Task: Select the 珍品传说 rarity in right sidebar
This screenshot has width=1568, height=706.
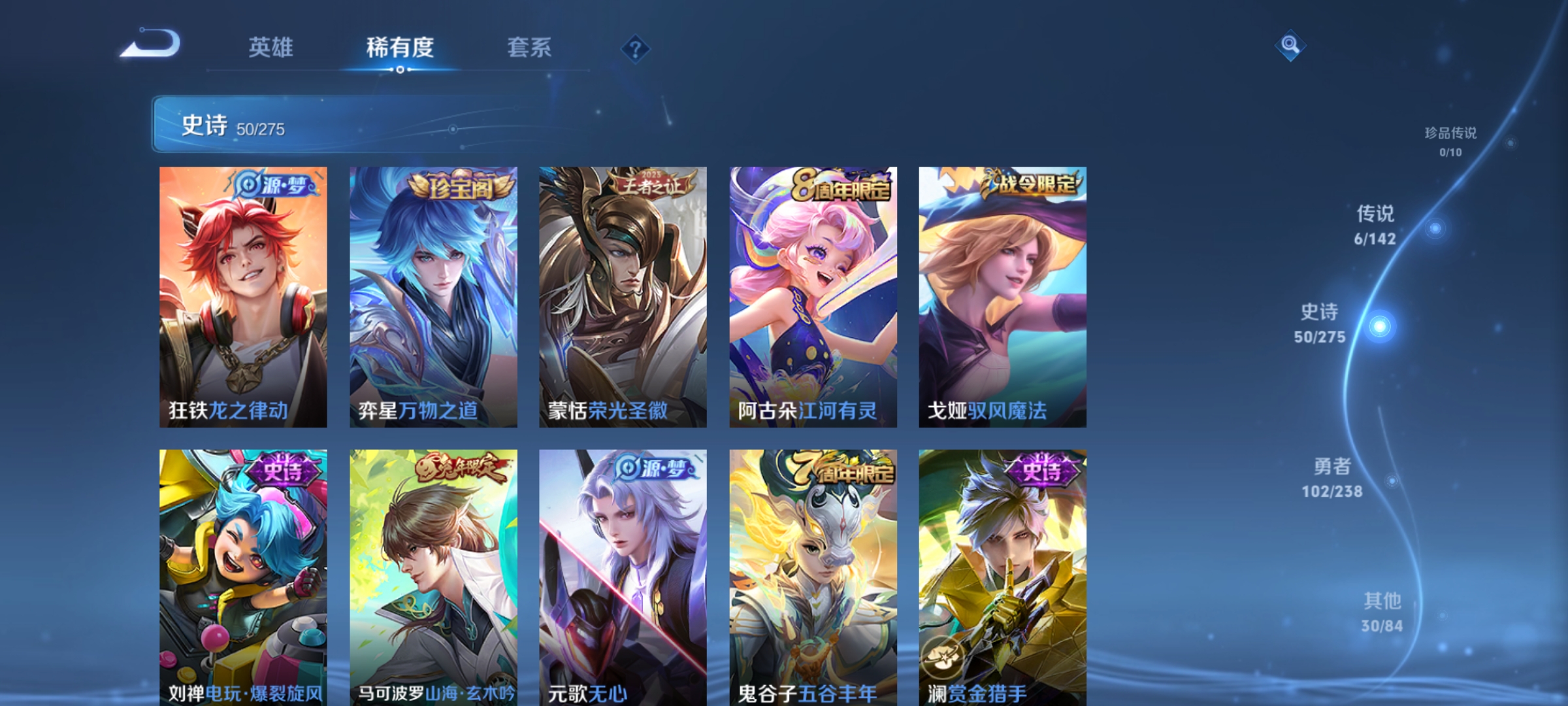Action: click(1450, 139)
